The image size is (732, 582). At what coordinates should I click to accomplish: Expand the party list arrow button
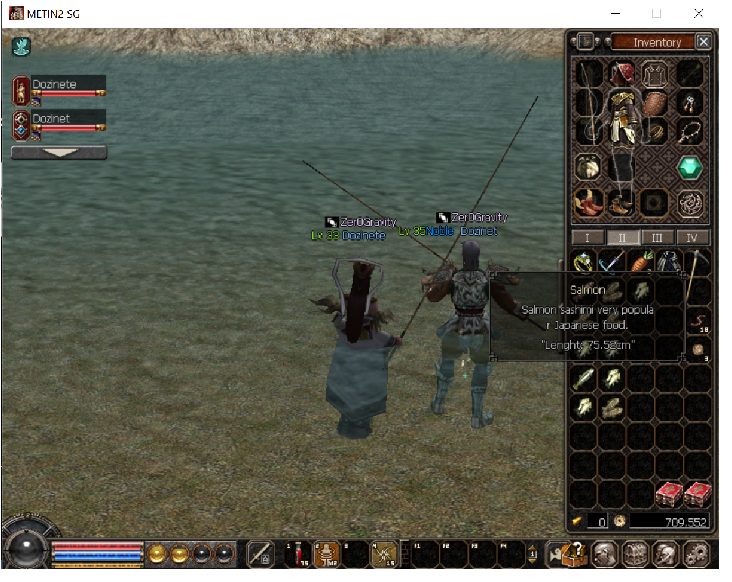[x=58, y=153]
